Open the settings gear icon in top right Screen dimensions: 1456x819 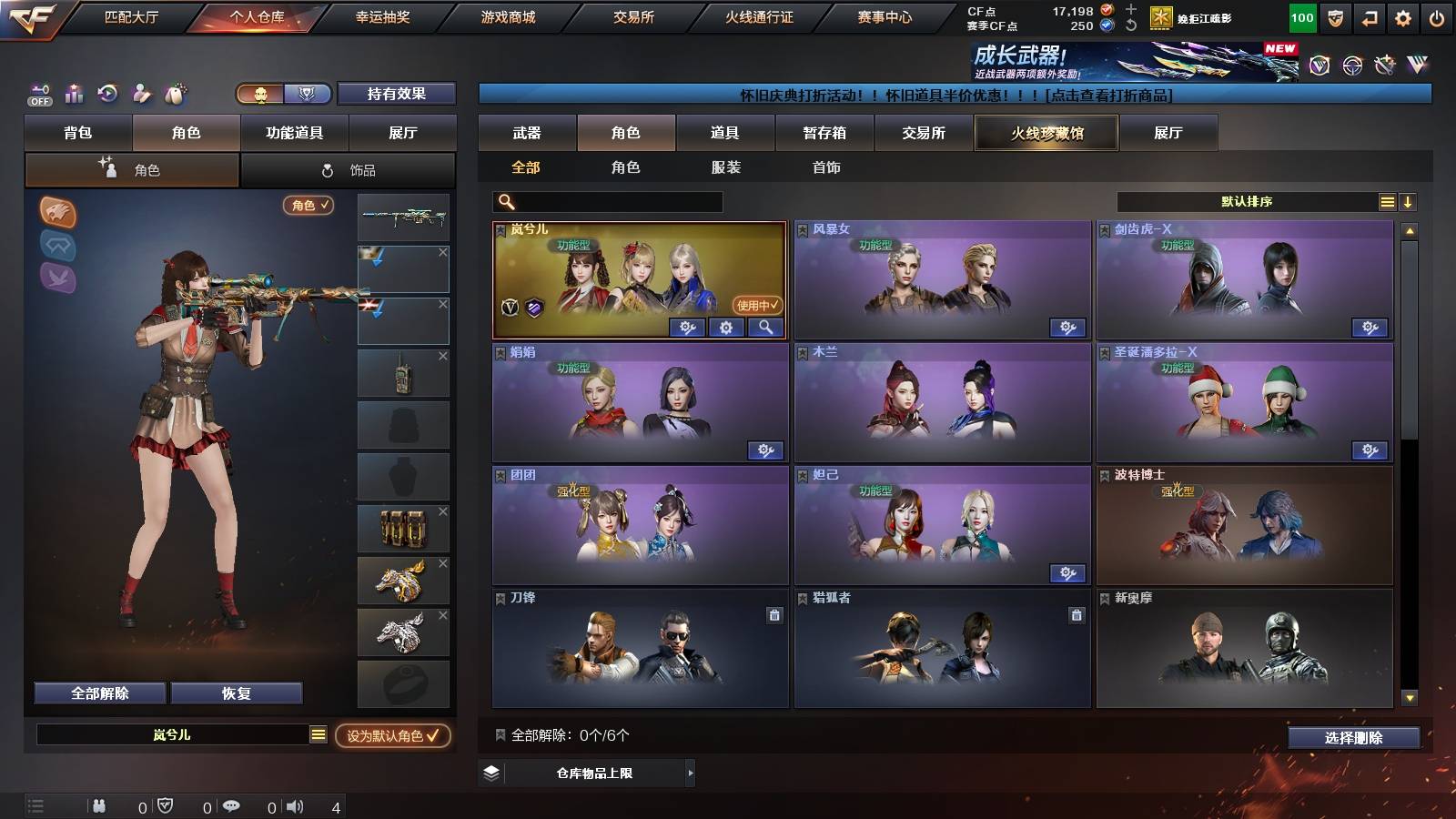click(1400, 16)
